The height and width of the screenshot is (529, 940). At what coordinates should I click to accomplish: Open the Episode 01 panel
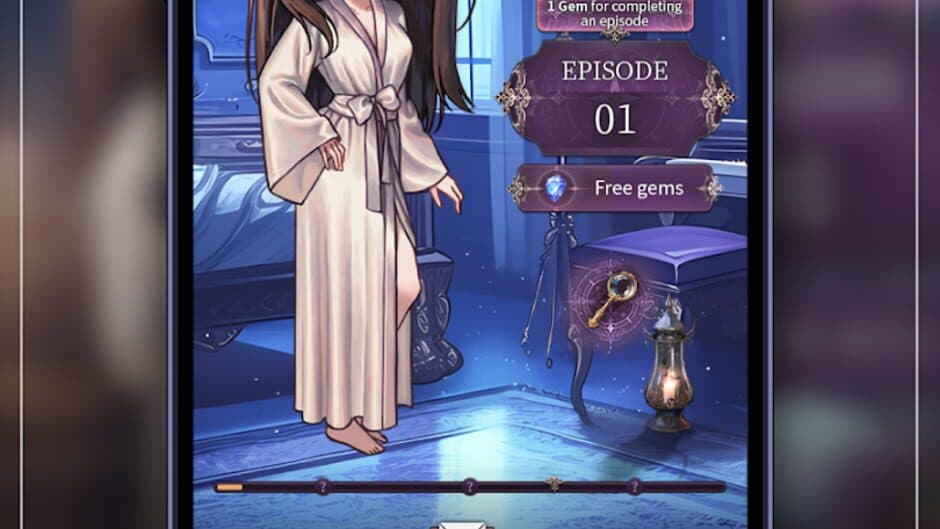(614, 99)
